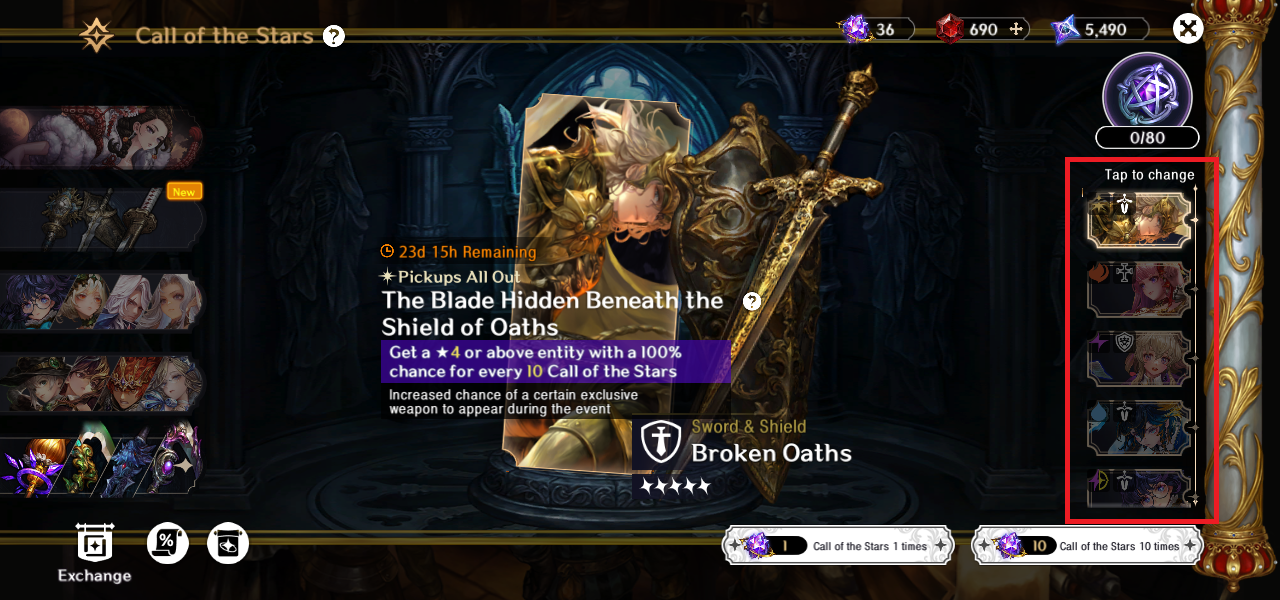
Task: Close the Call of the Stars screen
Action: coord(1187,29)
